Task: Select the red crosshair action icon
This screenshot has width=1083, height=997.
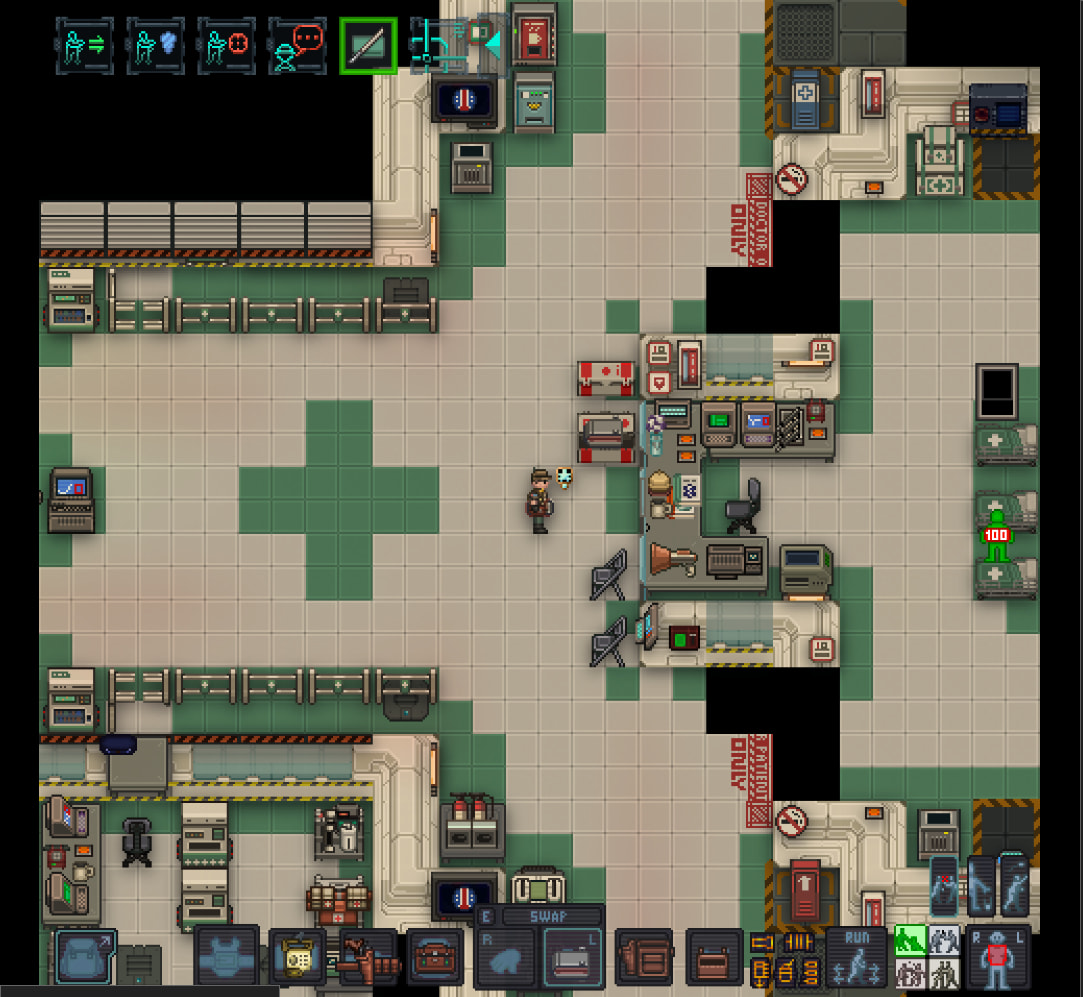Action: coord(226,46)
